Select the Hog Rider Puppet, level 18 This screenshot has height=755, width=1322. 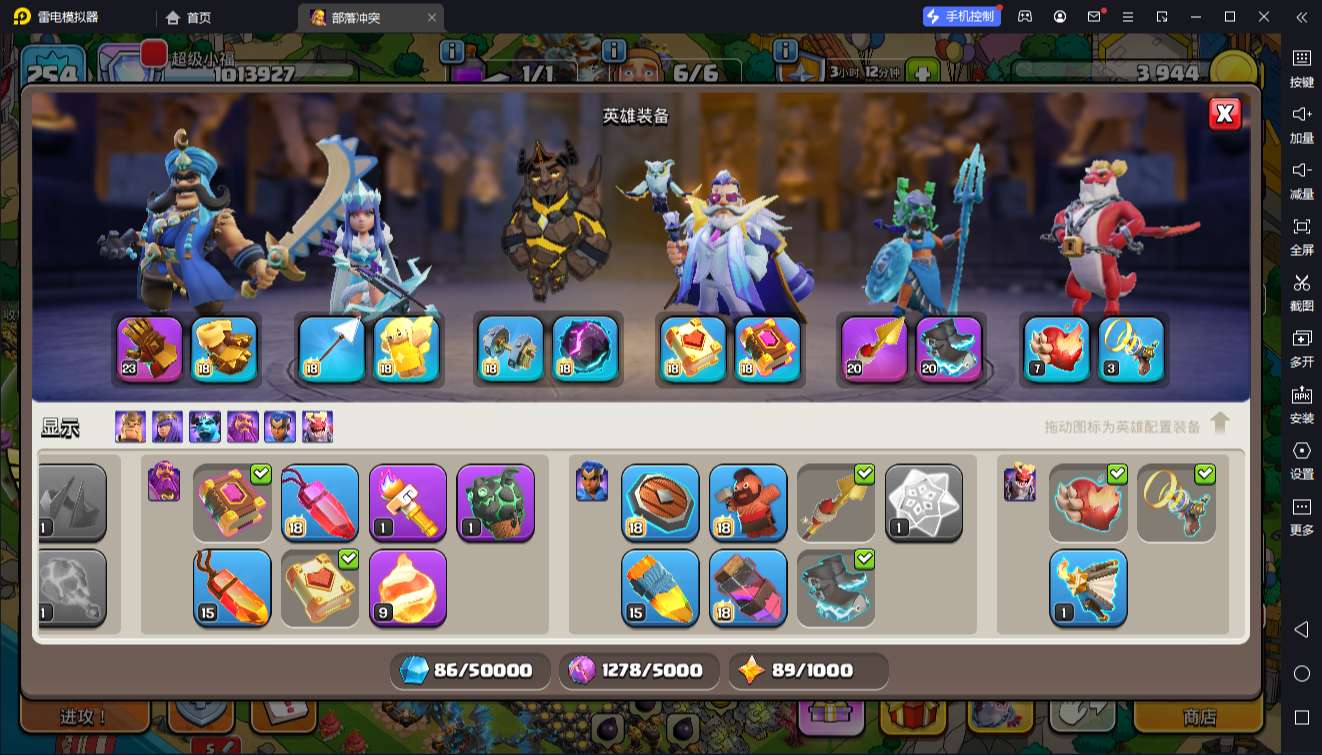pos(748,502)
